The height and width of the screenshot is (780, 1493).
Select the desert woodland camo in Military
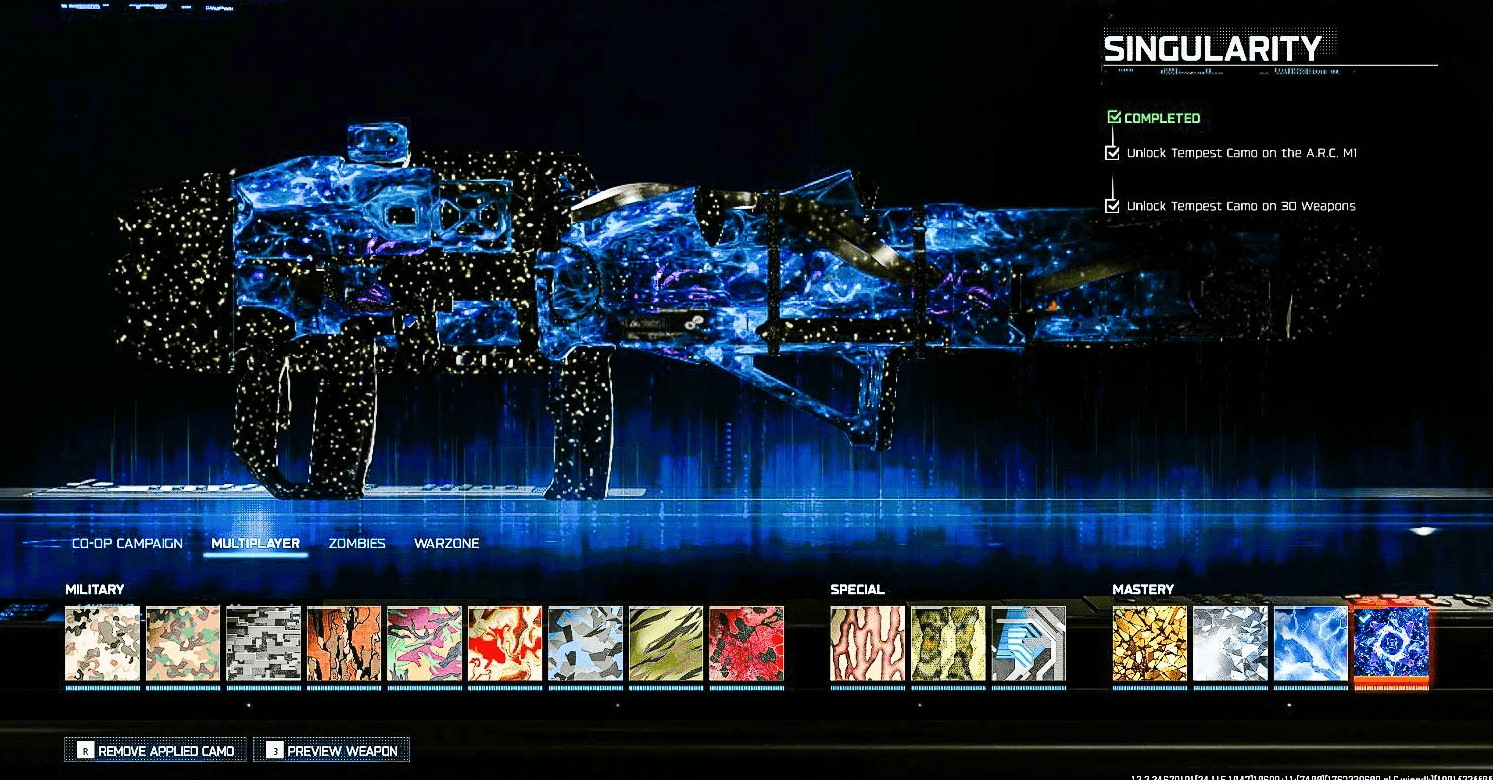click(x=101, y=644)
